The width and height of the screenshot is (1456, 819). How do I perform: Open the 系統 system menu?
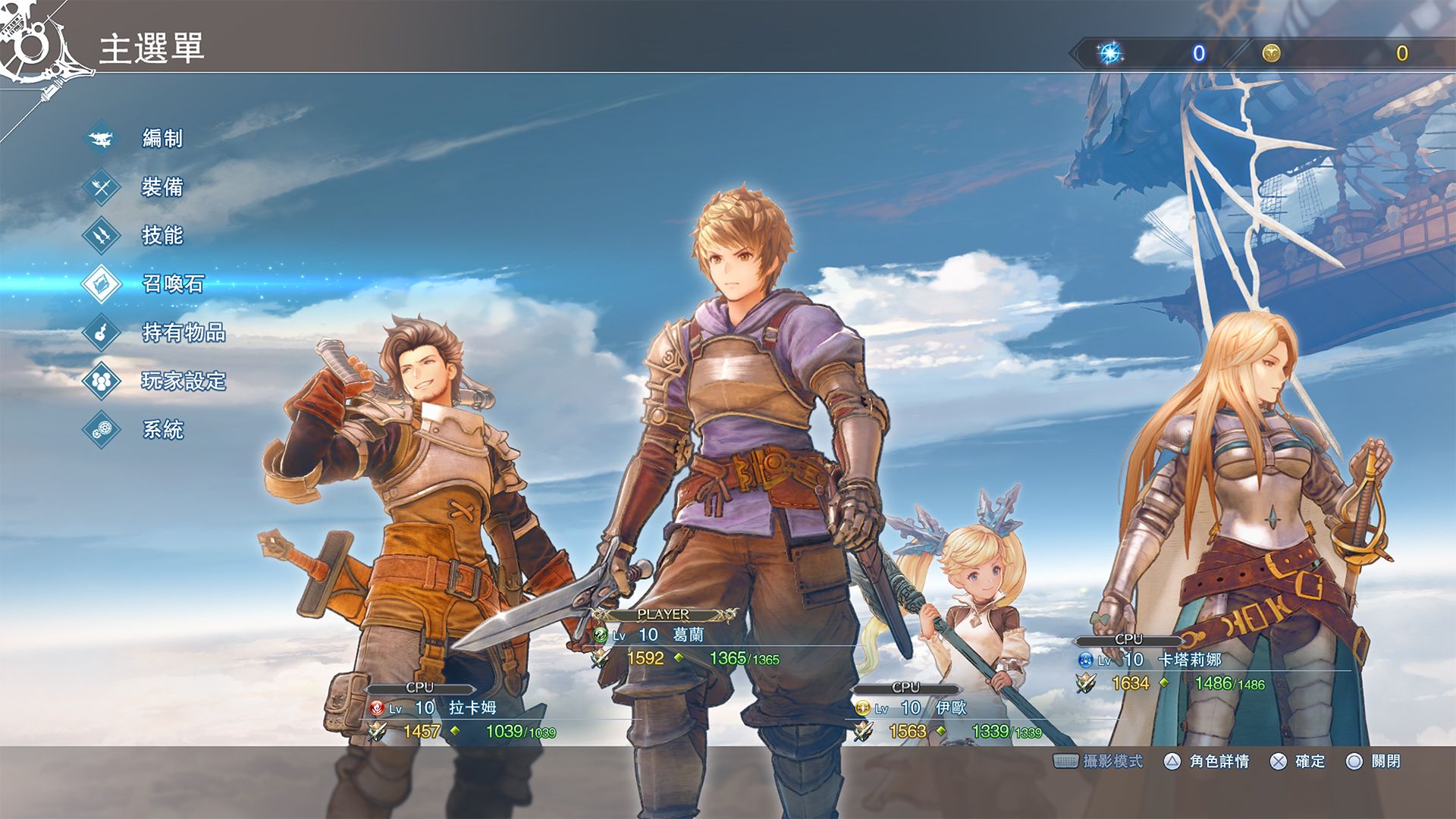point(162,430)
